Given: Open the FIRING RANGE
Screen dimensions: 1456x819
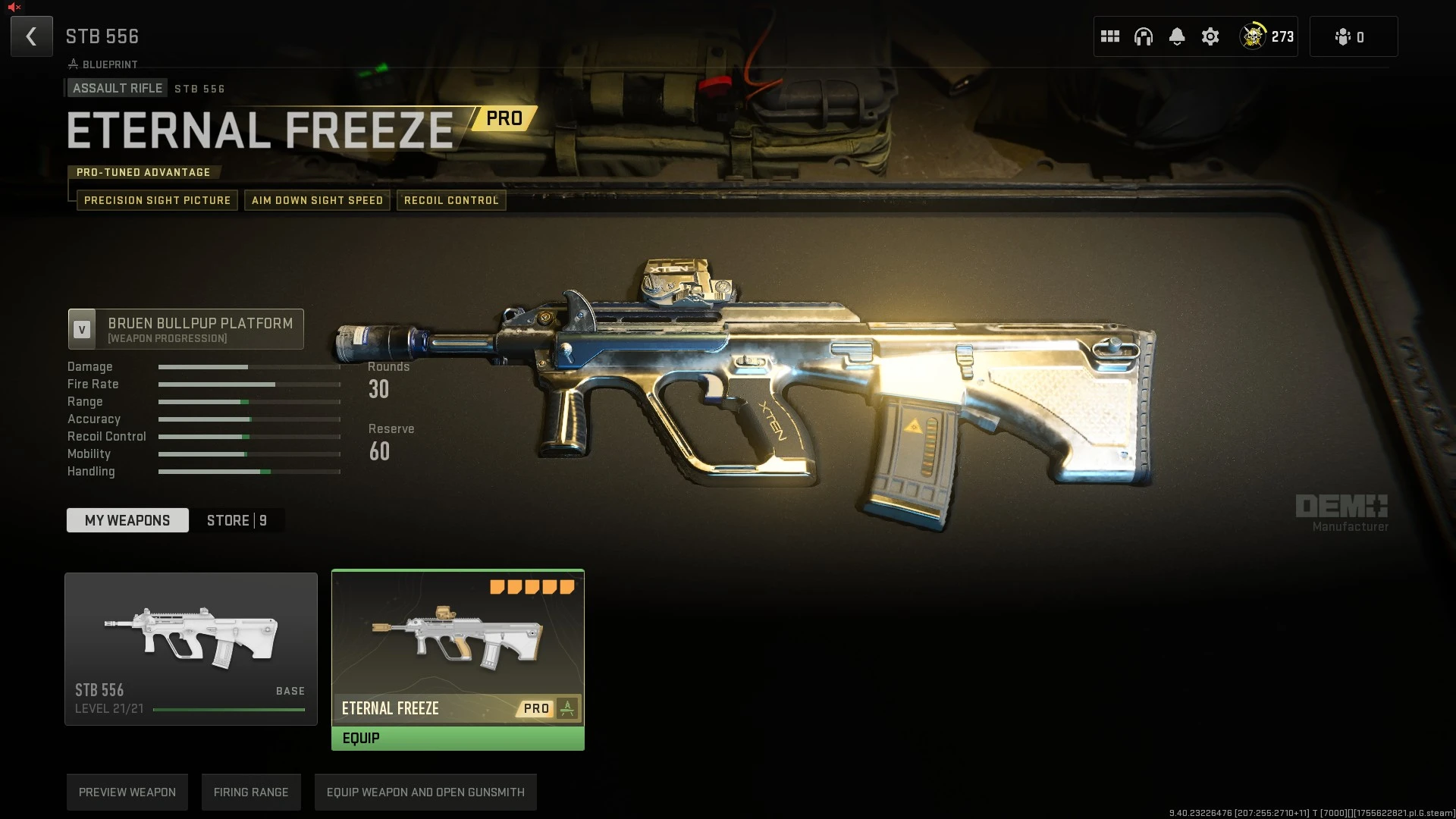Looking at the screenshot, I should coord(251,792).
